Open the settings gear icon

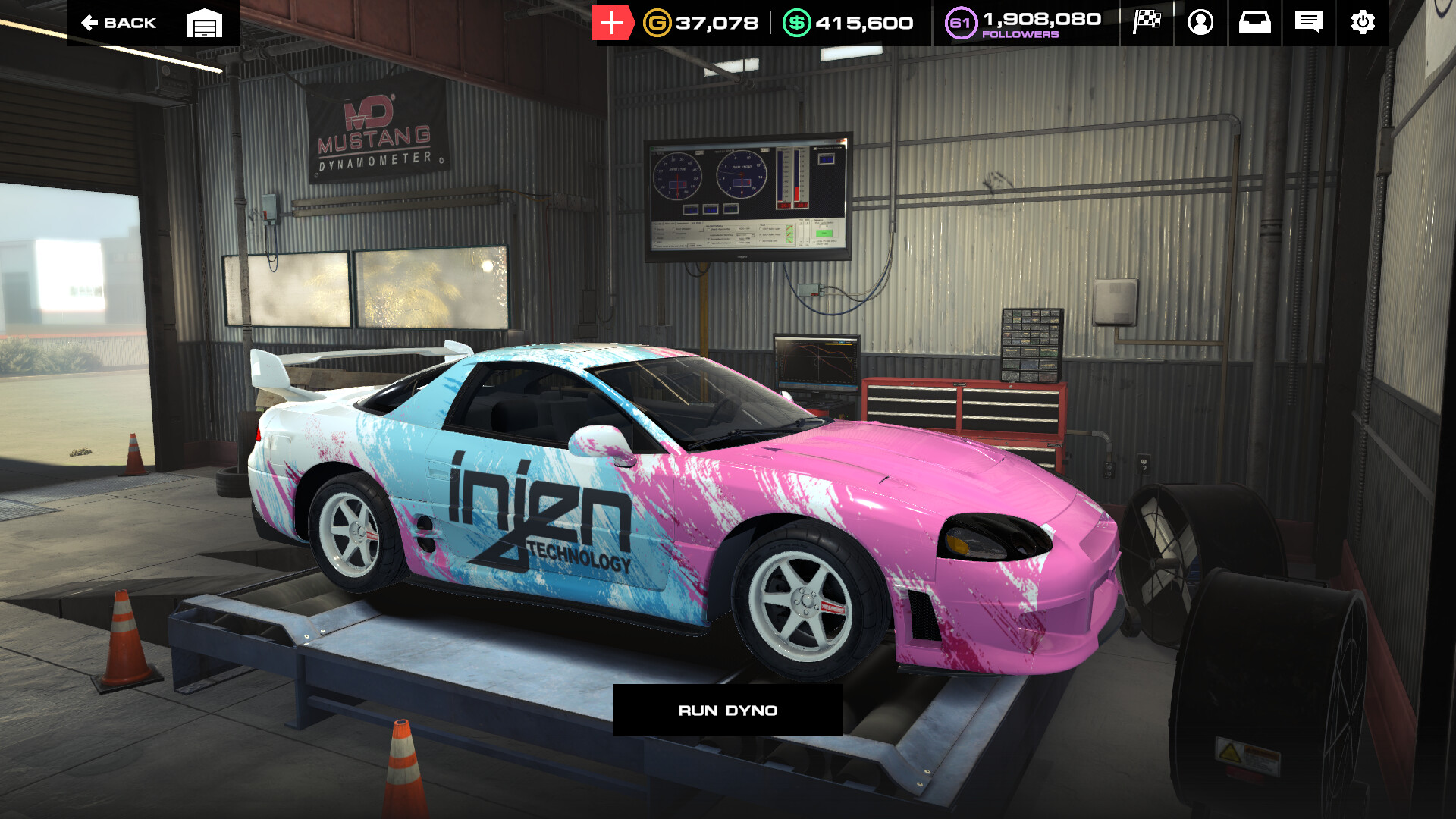(1363, 23)
